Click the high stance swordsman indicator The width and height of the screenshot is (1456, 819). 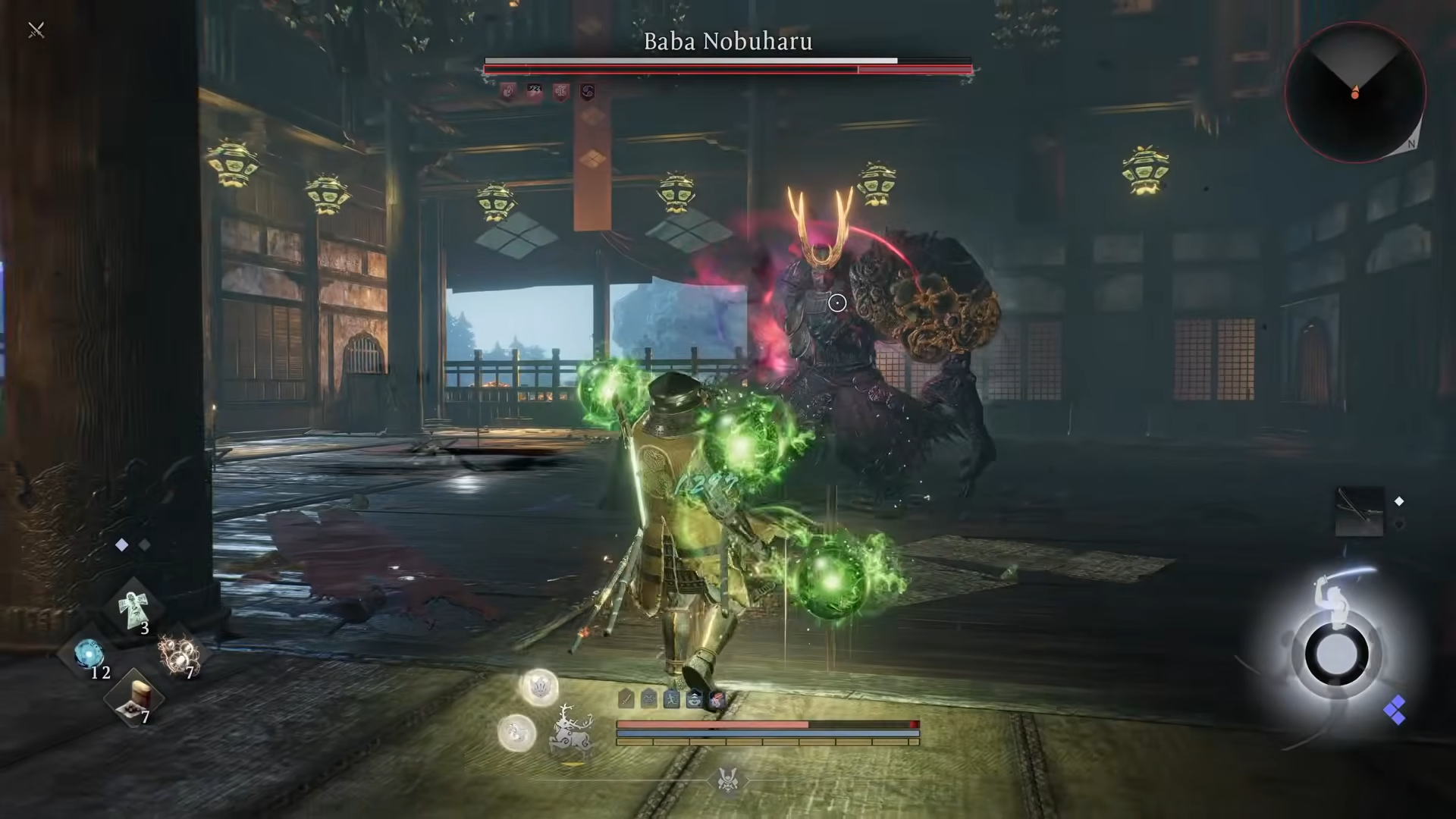point(1335,652)
